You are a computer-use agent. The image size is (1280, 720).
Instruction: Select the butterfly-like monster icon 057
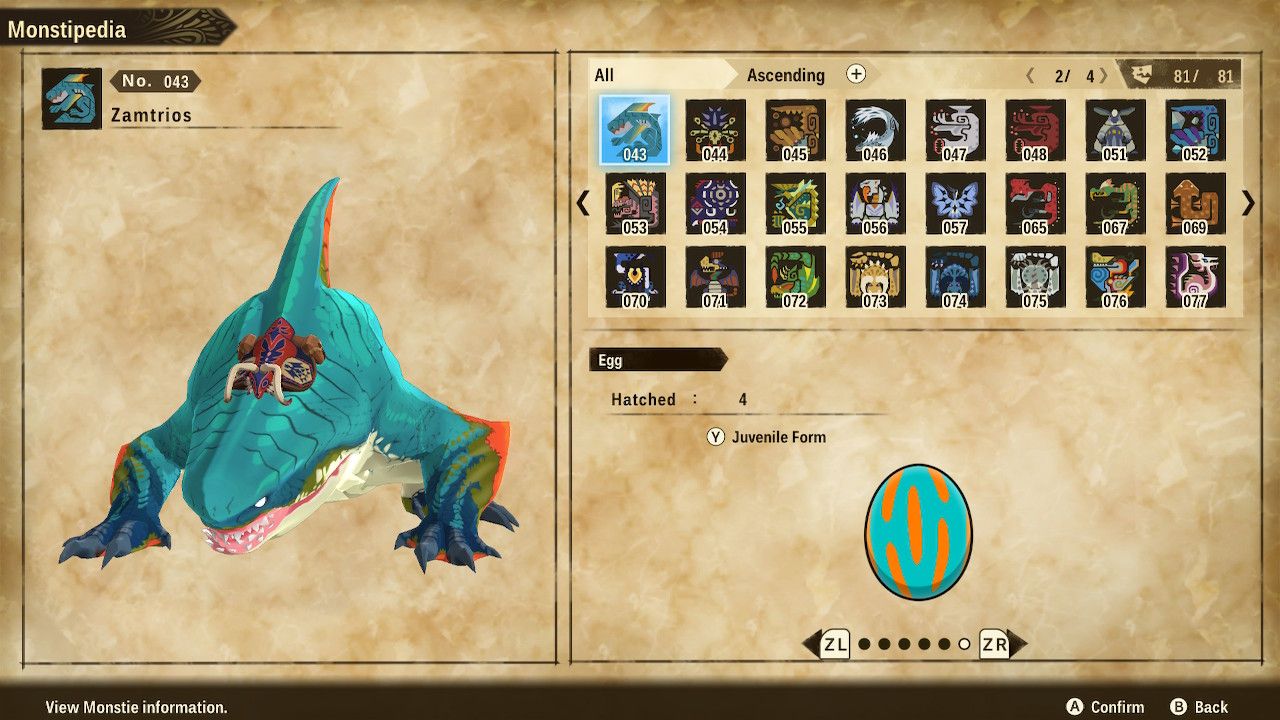coord(956,203)
